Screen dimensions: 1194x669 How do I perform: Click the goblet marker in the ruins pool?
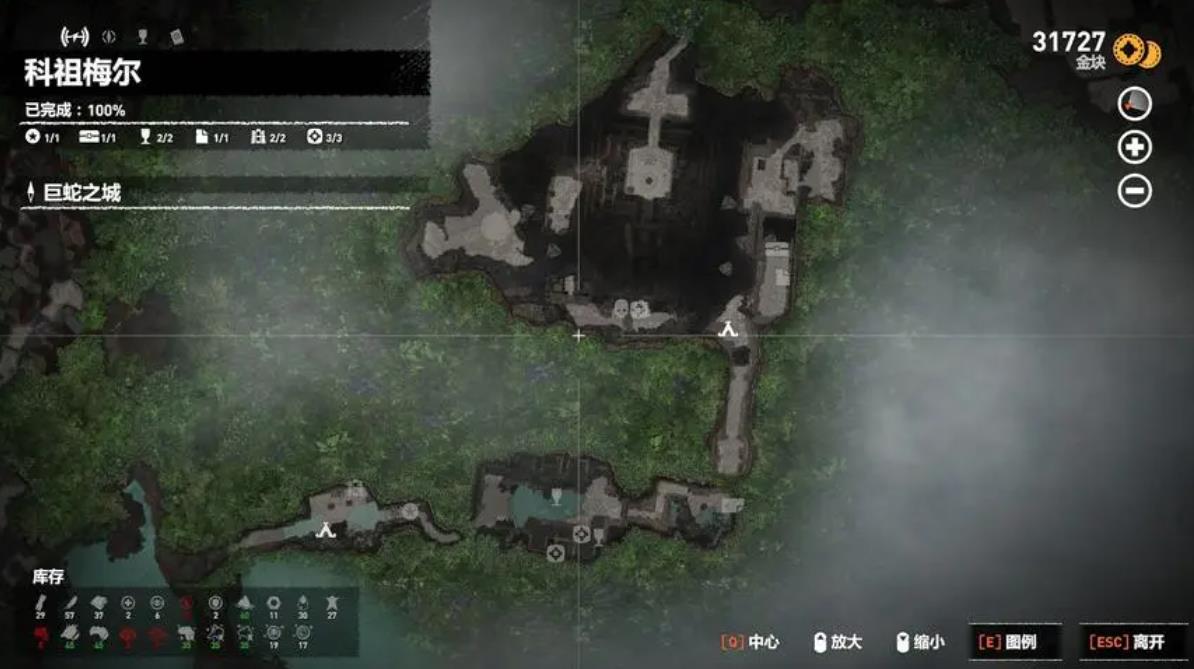coord(557,497)
